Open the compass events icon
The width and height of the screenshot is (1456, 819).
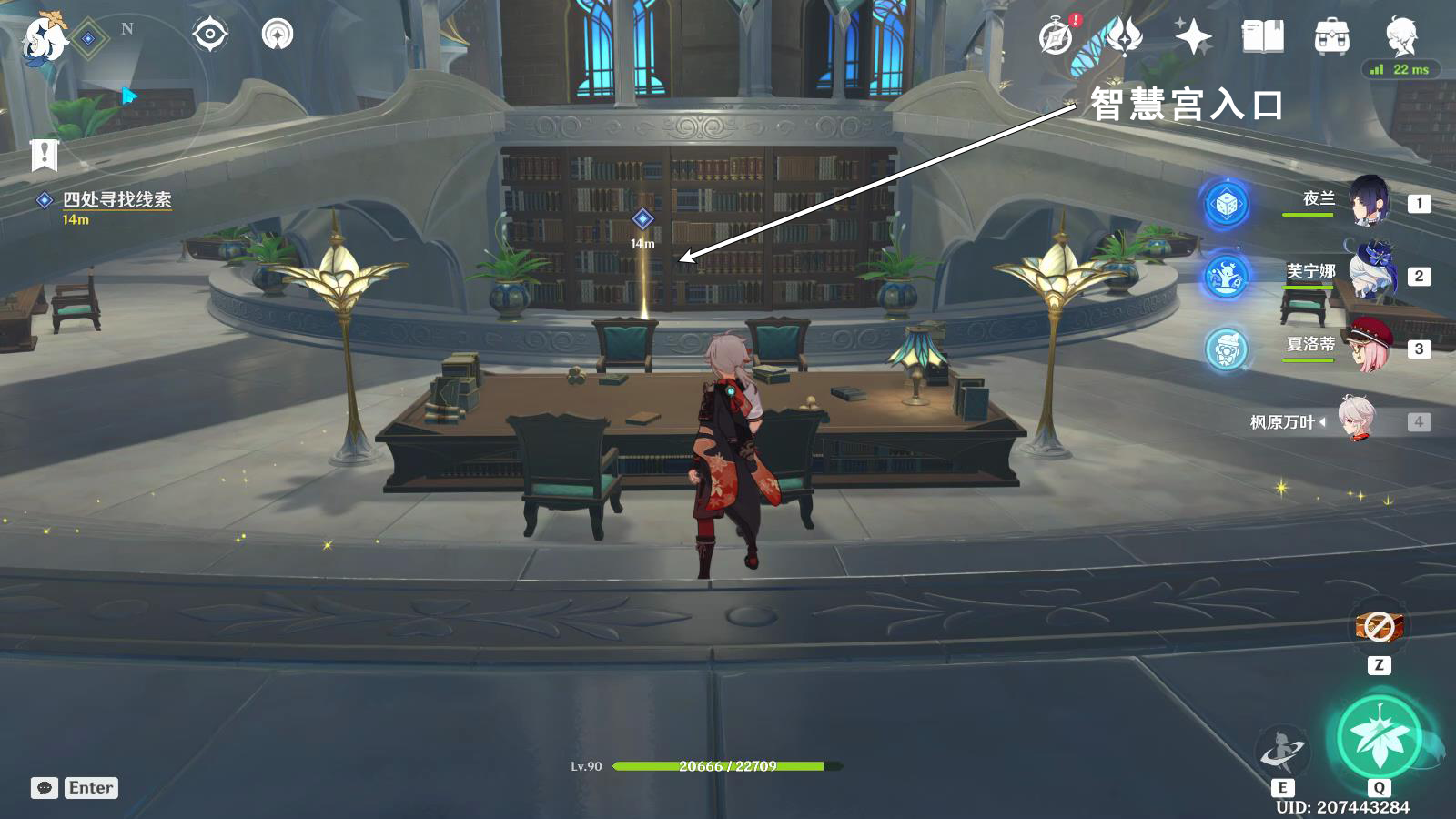click(1057, 37)
